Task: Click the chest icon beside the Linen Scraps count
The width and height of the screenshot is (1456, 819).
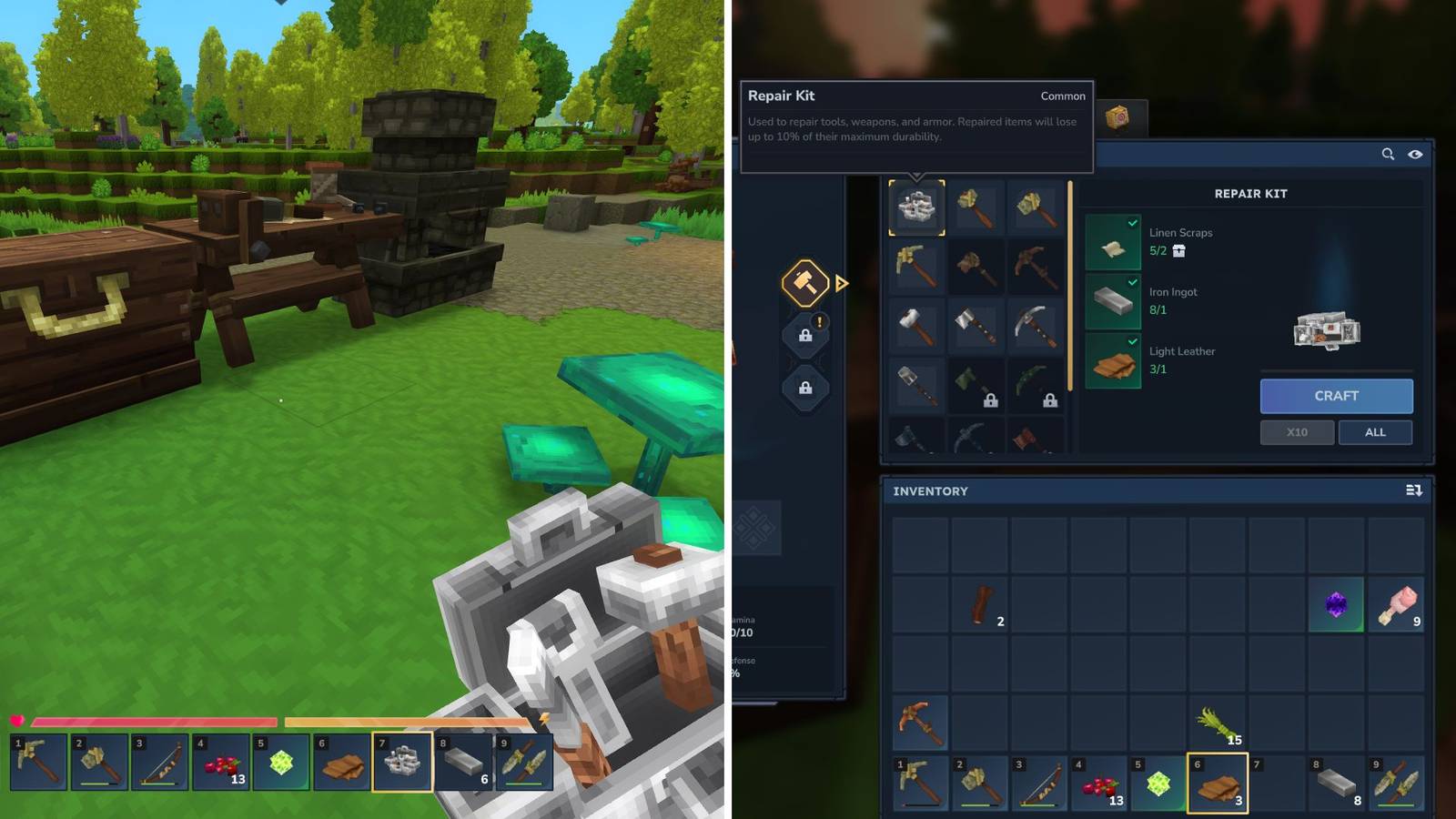Action: (x=1178, y=251)
